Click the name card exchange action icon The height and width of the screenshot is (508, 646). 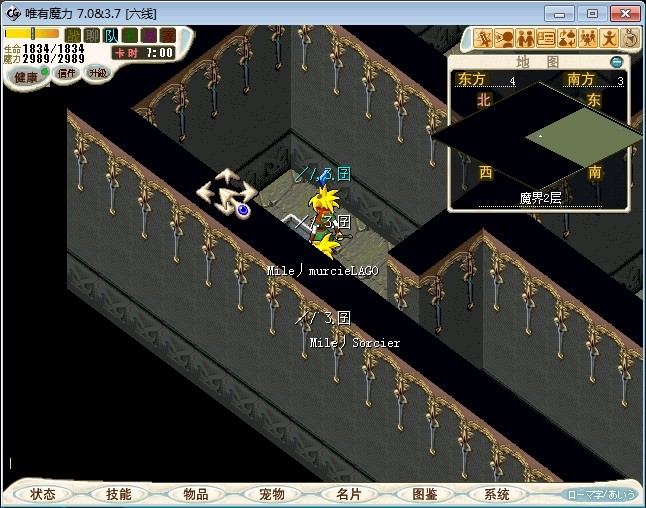546,39
